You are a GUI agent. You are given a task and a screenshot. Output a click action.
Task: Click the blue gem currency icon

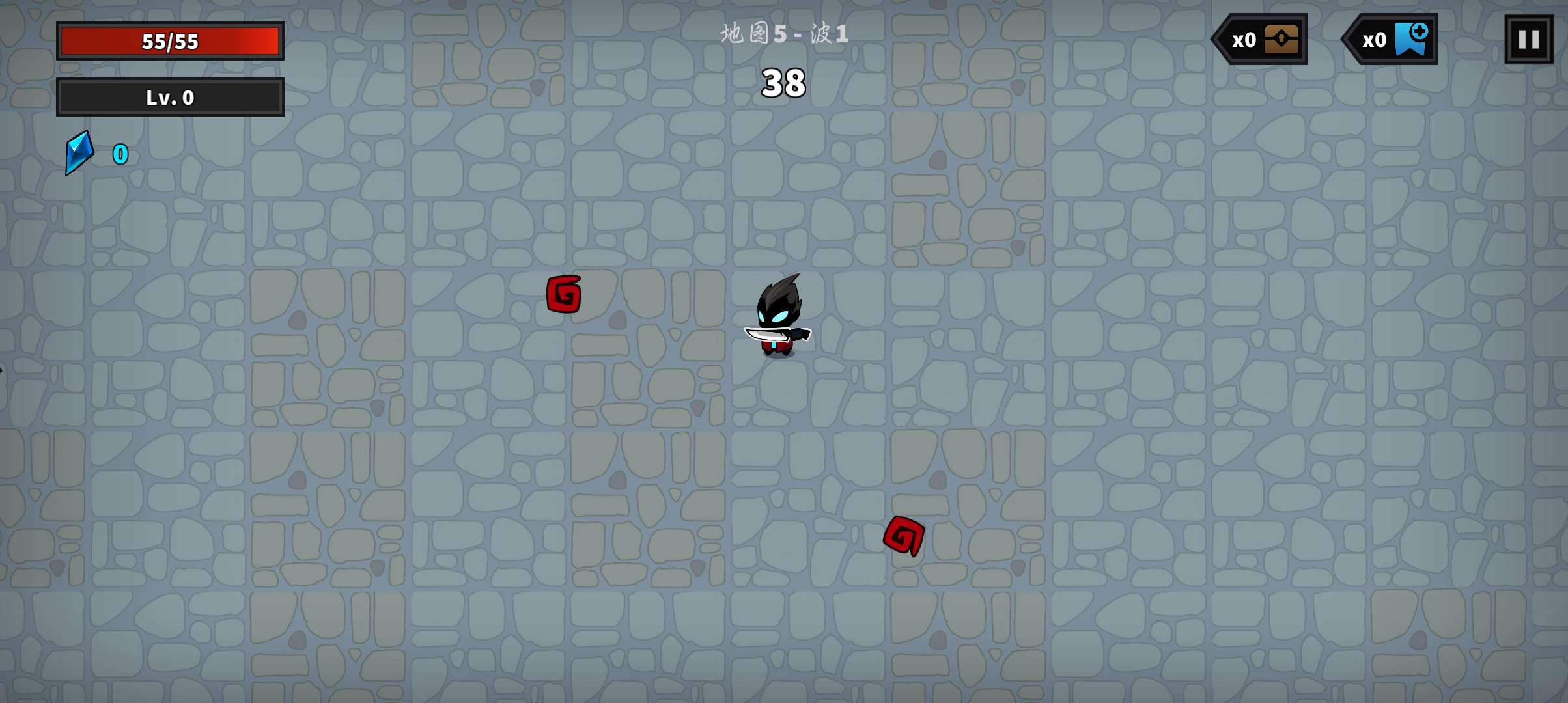[x=79, y=154]
